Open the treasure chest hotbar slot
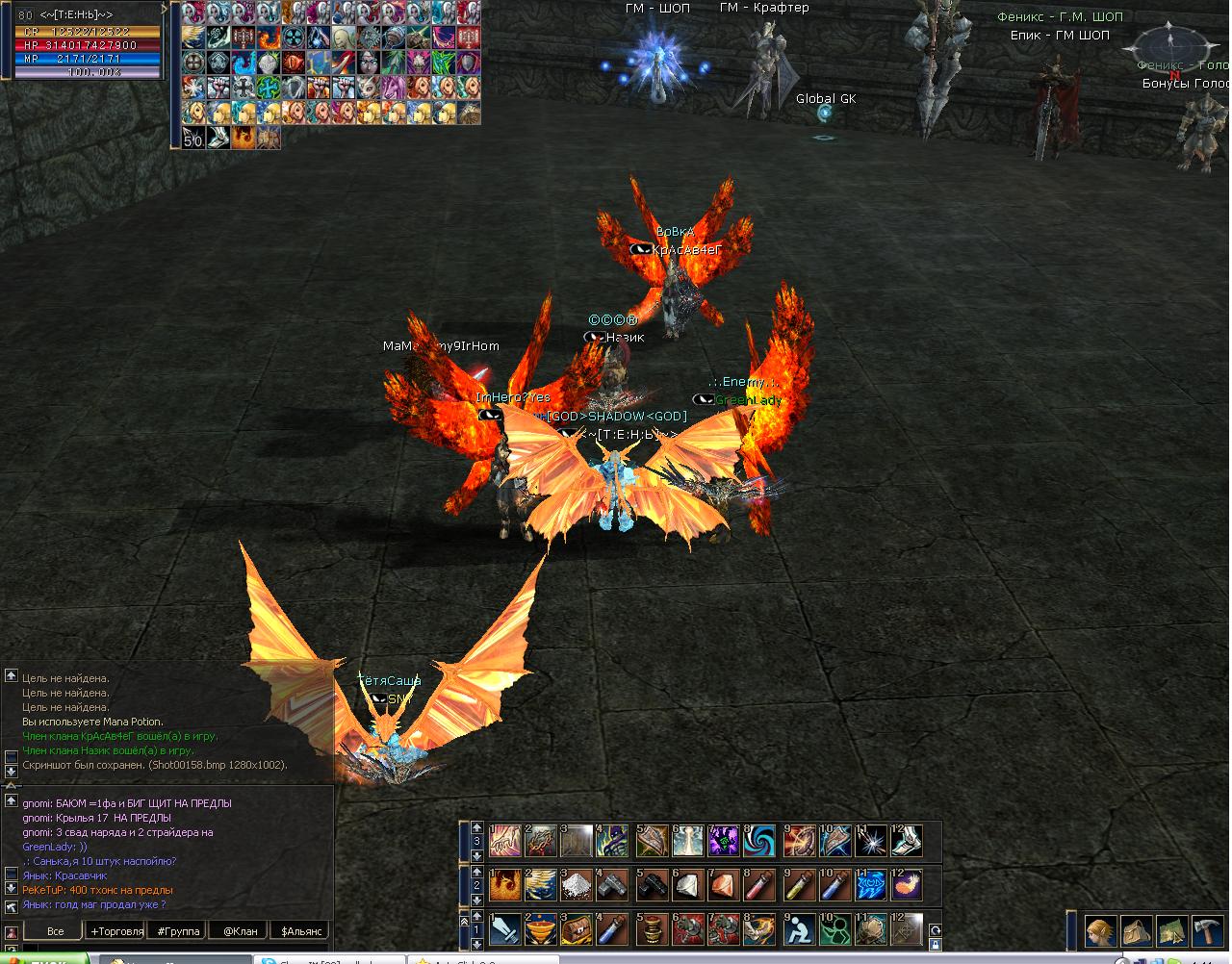1232x964 pixels. point(578,929)
